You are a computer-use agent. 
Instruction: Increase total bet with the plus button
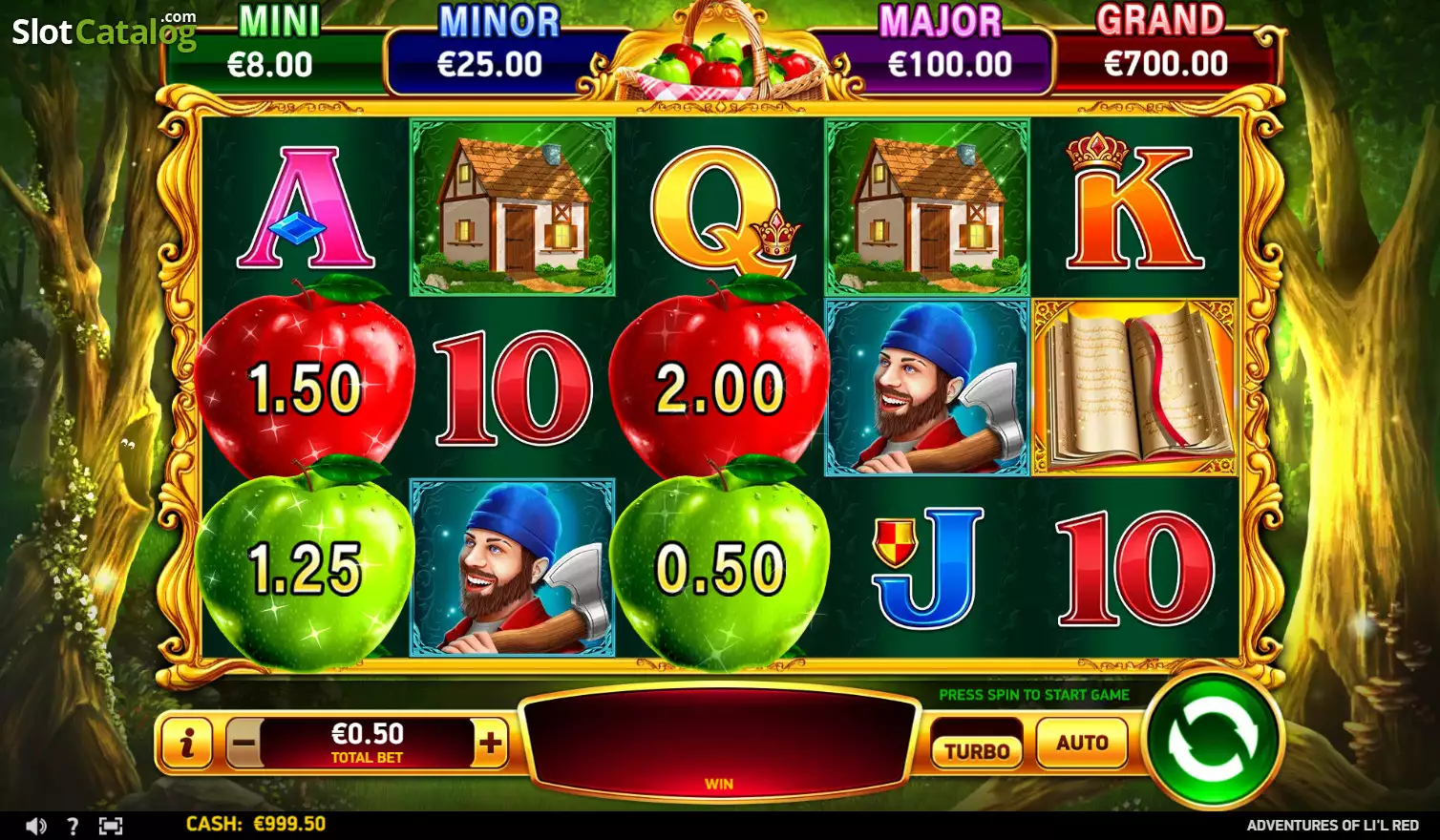(x=490, y=743)
